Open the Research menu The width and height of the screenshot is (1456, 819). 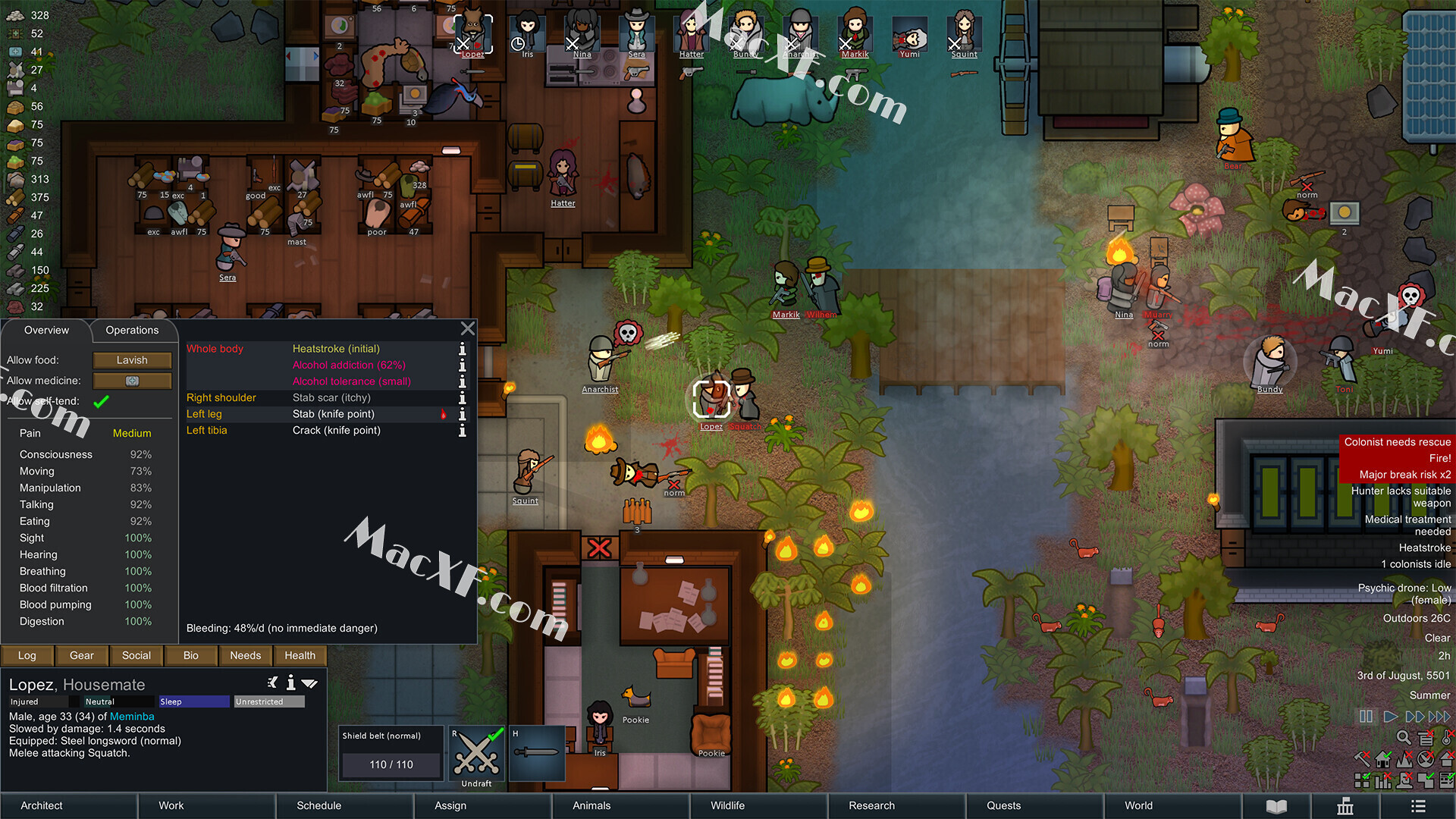[x=871, y=805]
